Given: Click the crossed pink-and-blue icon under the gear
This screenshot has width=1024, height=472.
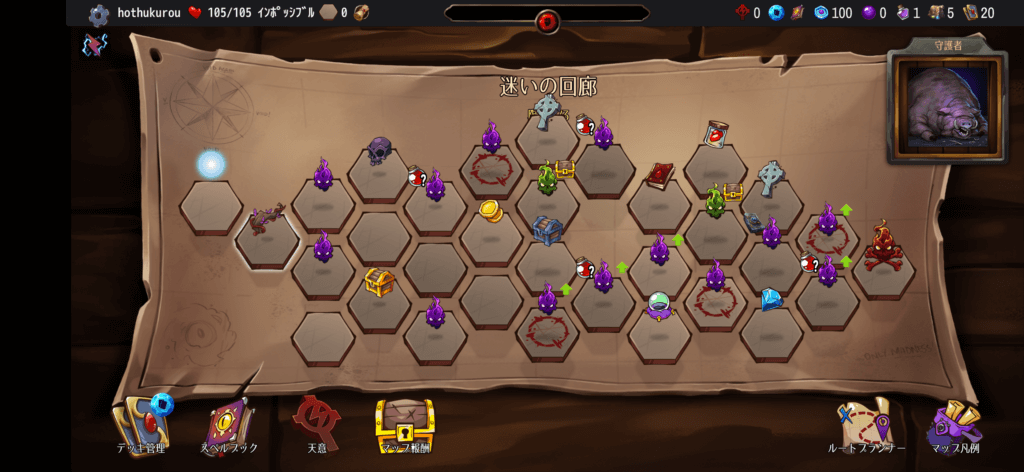Looking at the screenshot, I should [x=95, y=45].
